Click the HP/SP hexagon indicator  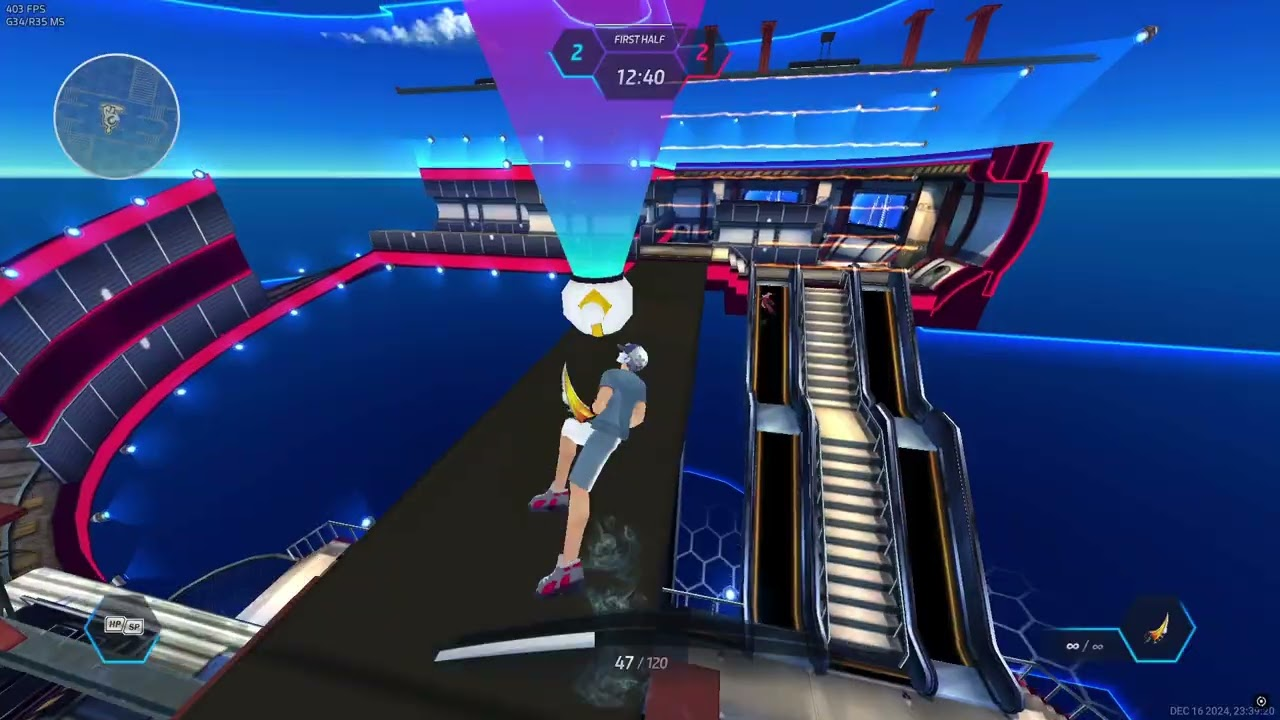[124, 627]
